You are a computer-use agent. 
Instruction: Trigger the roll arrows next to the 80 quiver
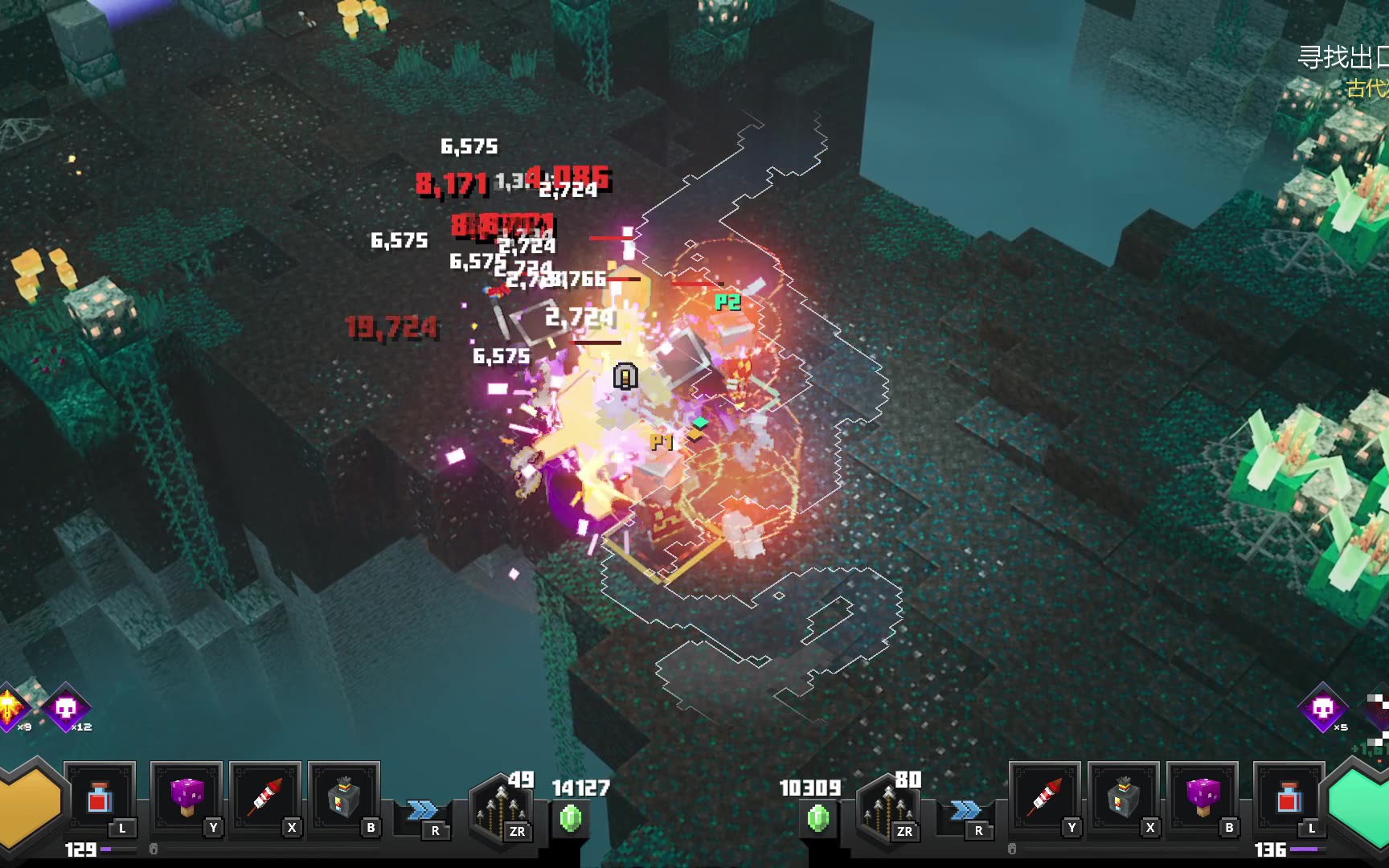(x=965, y=810)
